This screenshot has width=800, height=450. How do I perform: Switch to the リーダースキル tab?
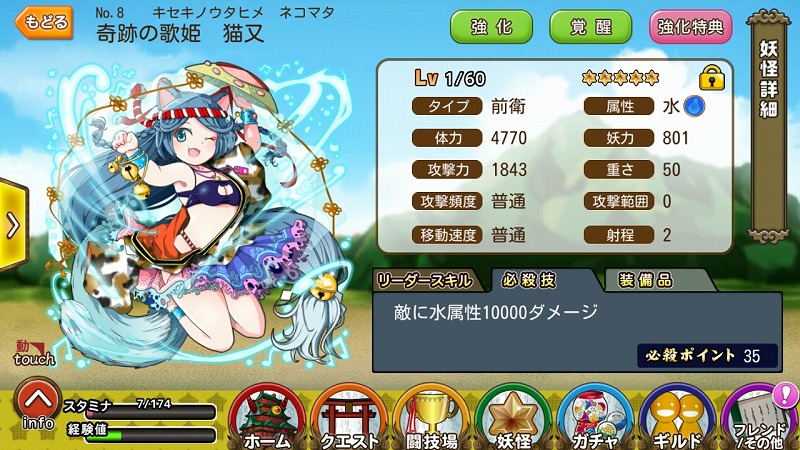(x=428, y=280)
